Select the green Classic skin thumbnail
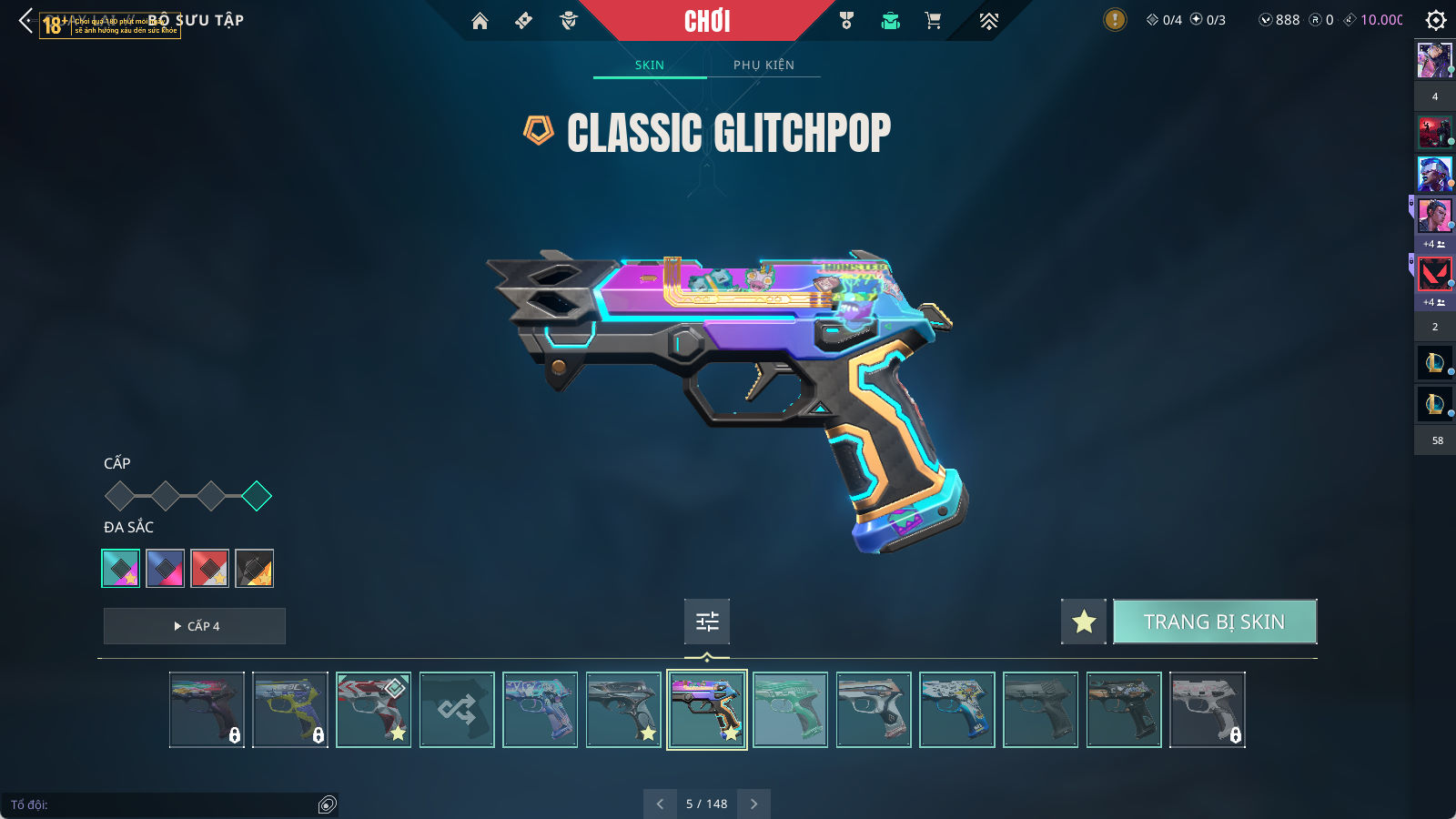 [x=790, y=710]
